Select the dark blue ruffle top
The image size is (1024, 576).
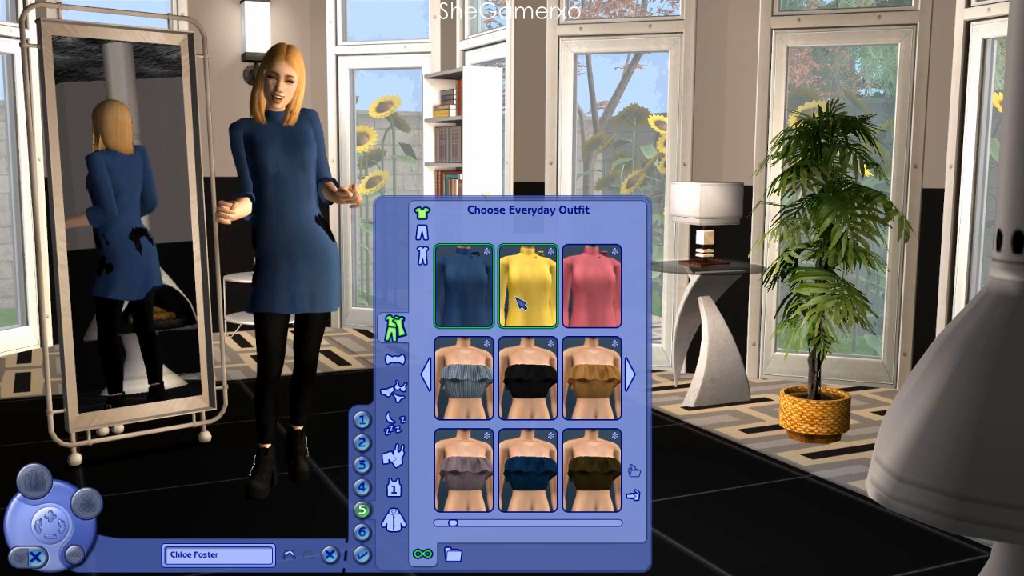tap(528, 469)
